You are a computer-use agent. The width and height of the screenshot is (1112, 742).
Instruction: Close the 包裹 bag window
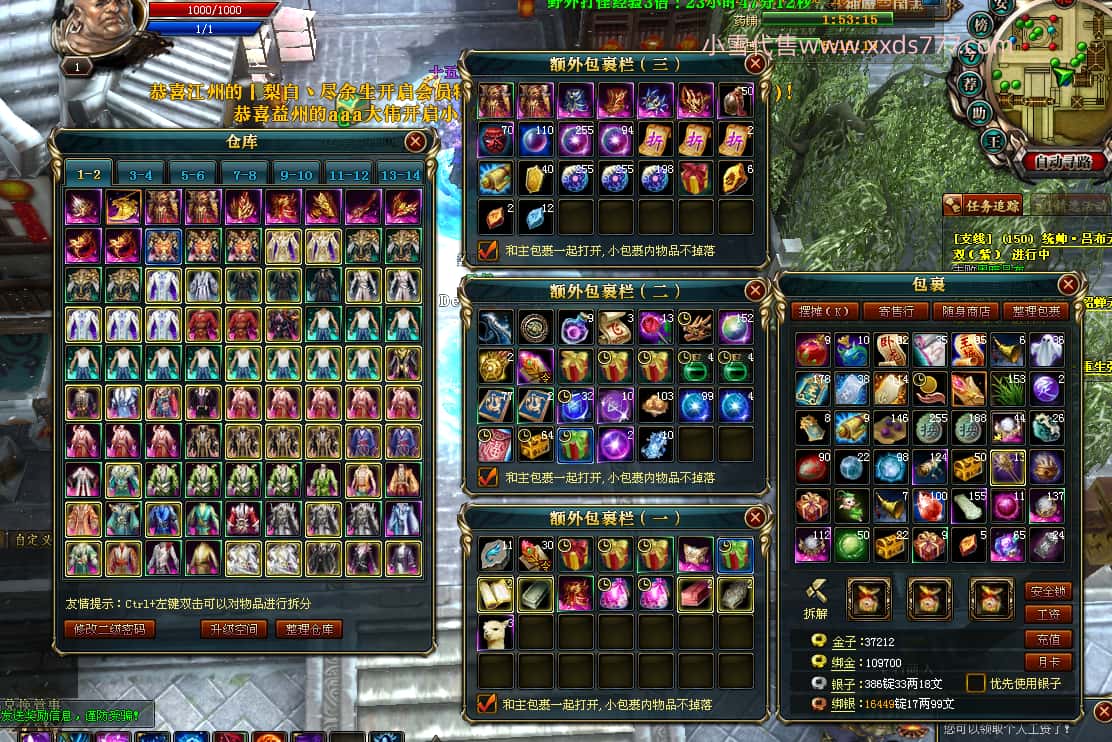point(1068,285)
